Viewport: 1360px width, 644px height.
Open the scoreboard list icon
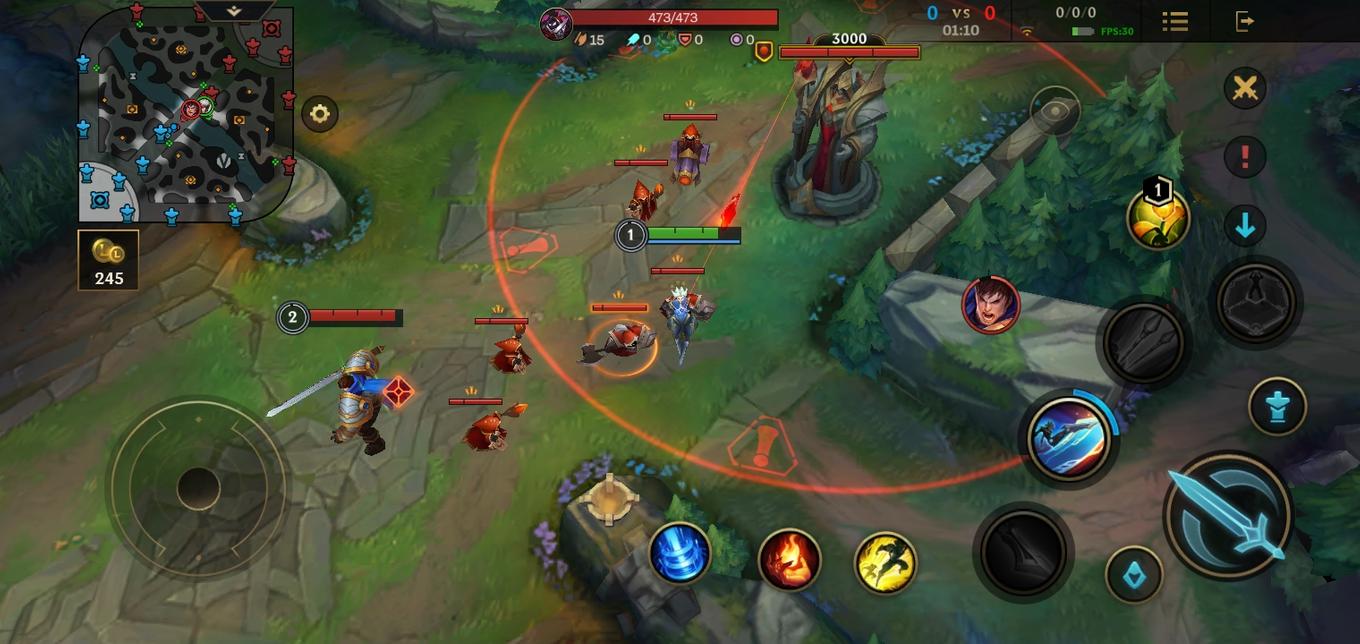coord(1175,21)
